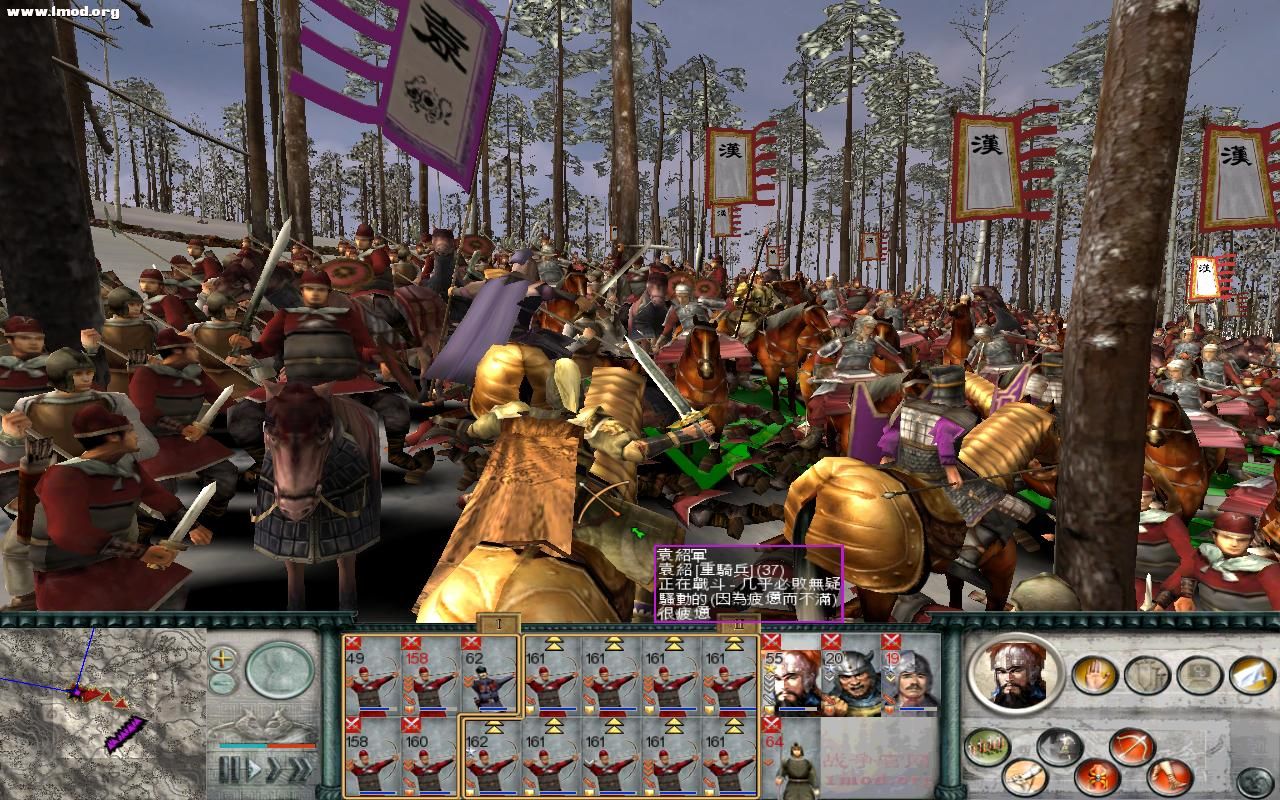This screenshot has width=1280, height=800.
Task: Click the arrowhead icon beside the minimap plus
Action: coord(222,682)
